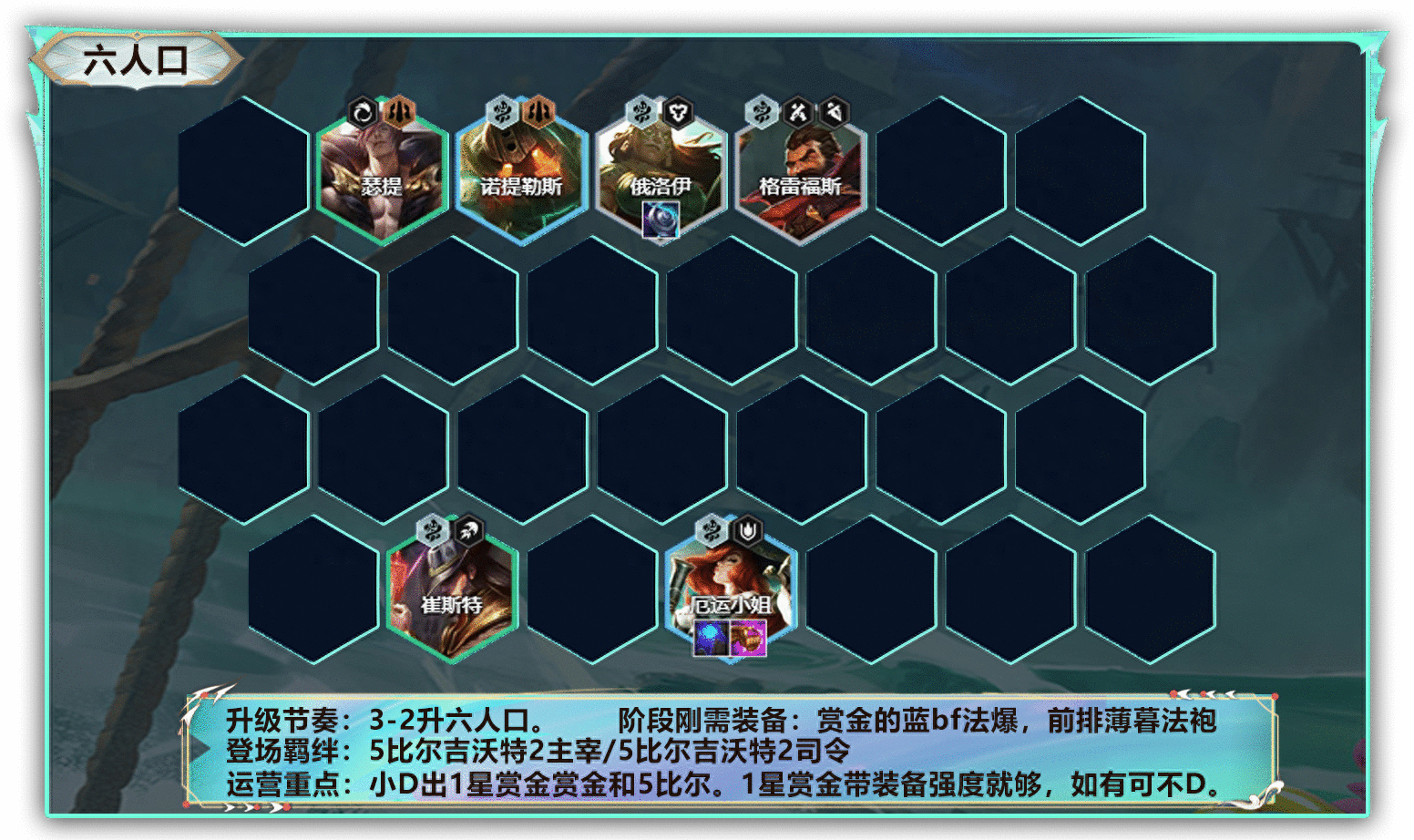This screenshot has height=840, width=1414.
Task: Select the 崔斯特 champion portrait
Action: pyautogui.click(x=451, y=592)
